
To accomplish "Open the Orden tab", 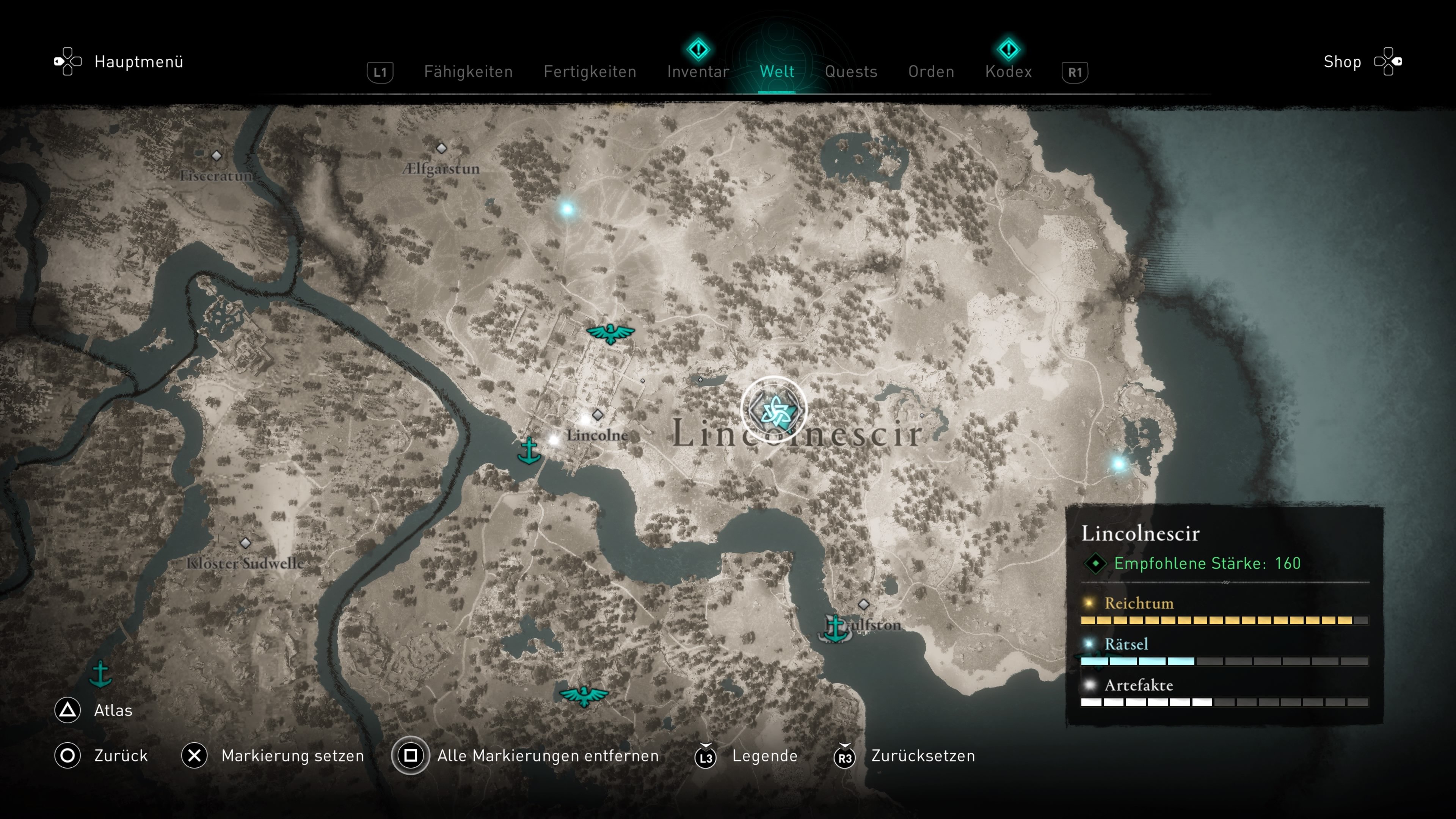I will click(931, 72).
